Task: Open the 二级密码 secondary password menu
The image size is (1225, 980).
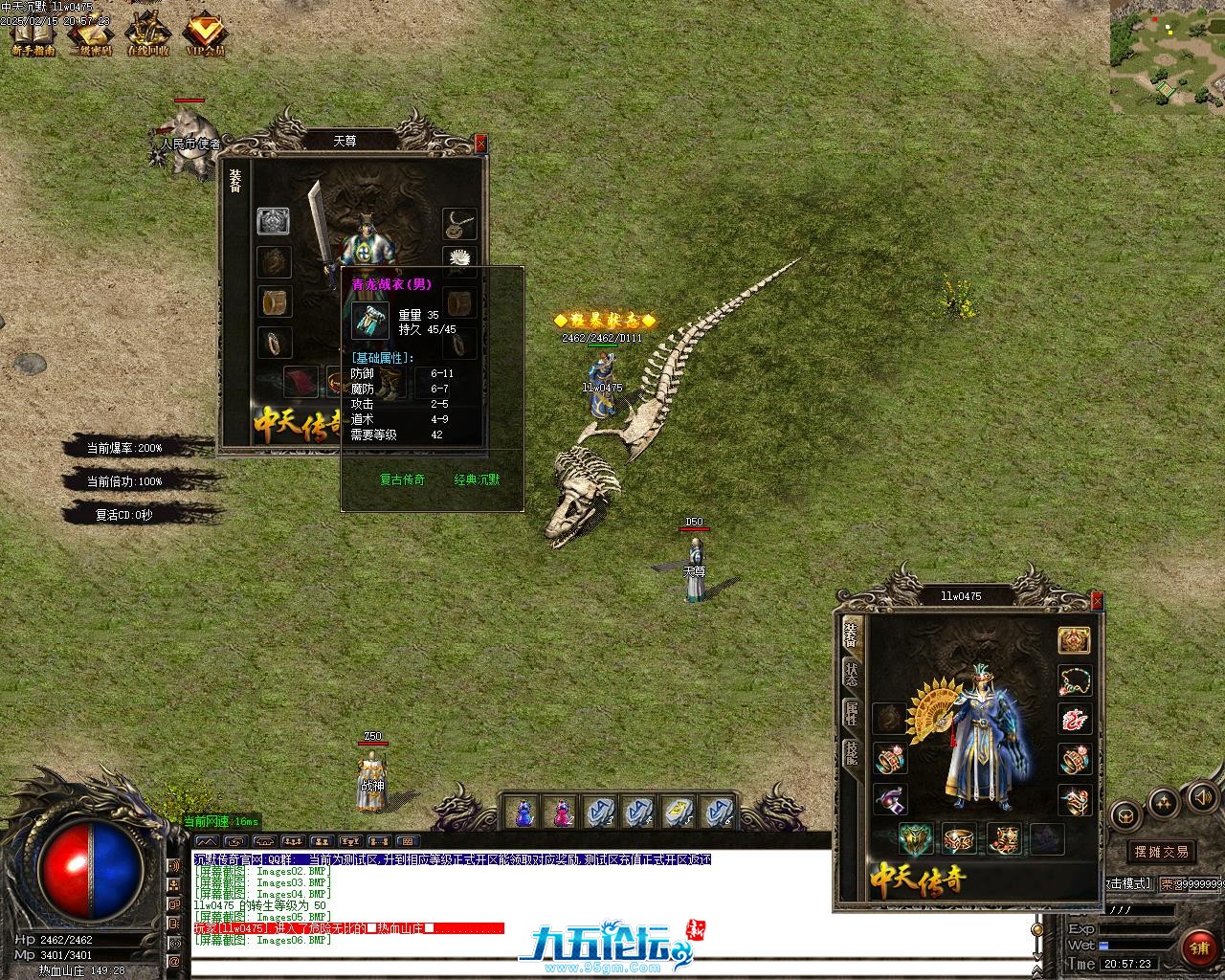Action: click(x=90, y=35)
